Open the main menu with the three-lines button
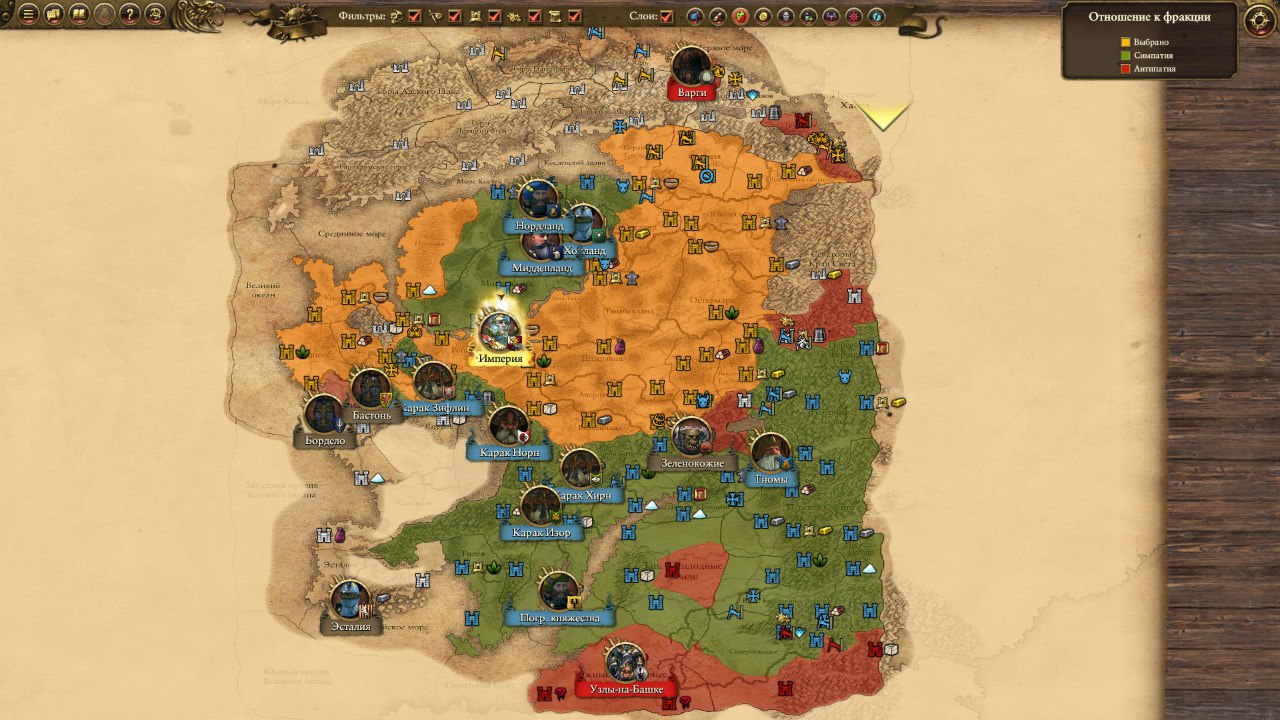This screenshot has height=720, width=1280. [29, 15]
